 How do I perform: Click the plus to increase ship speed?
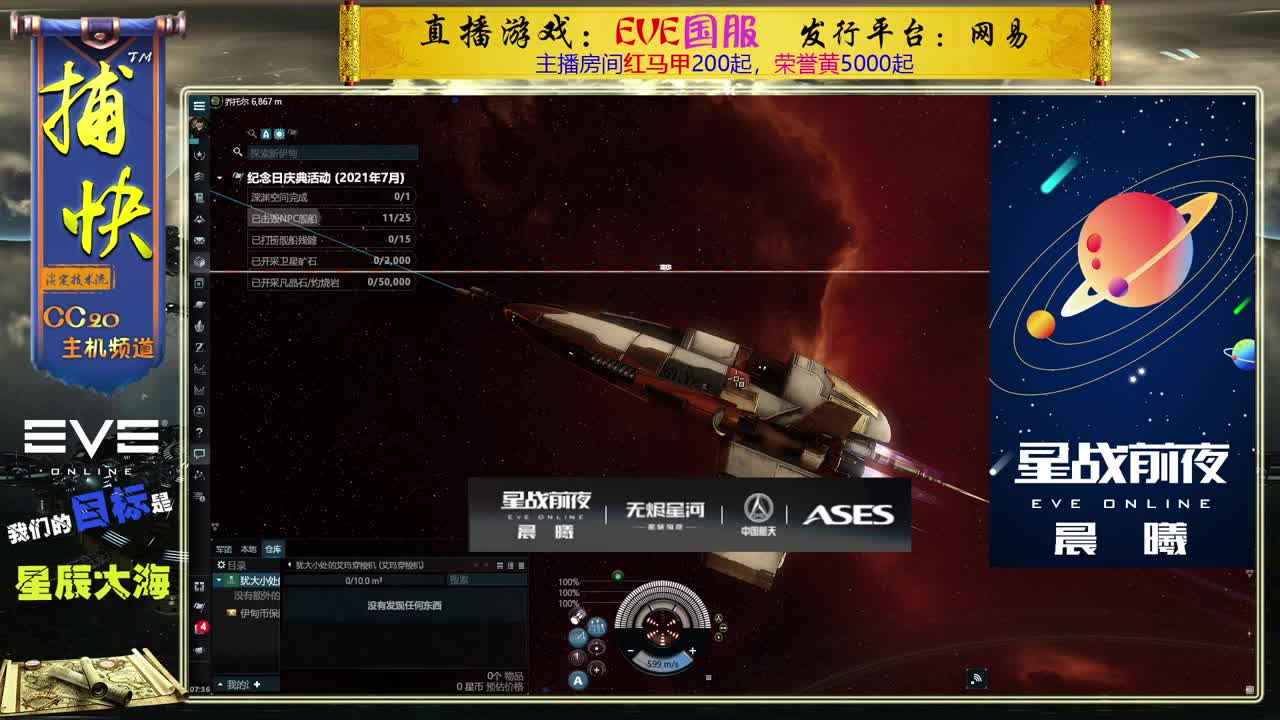(x=692, y=650)
